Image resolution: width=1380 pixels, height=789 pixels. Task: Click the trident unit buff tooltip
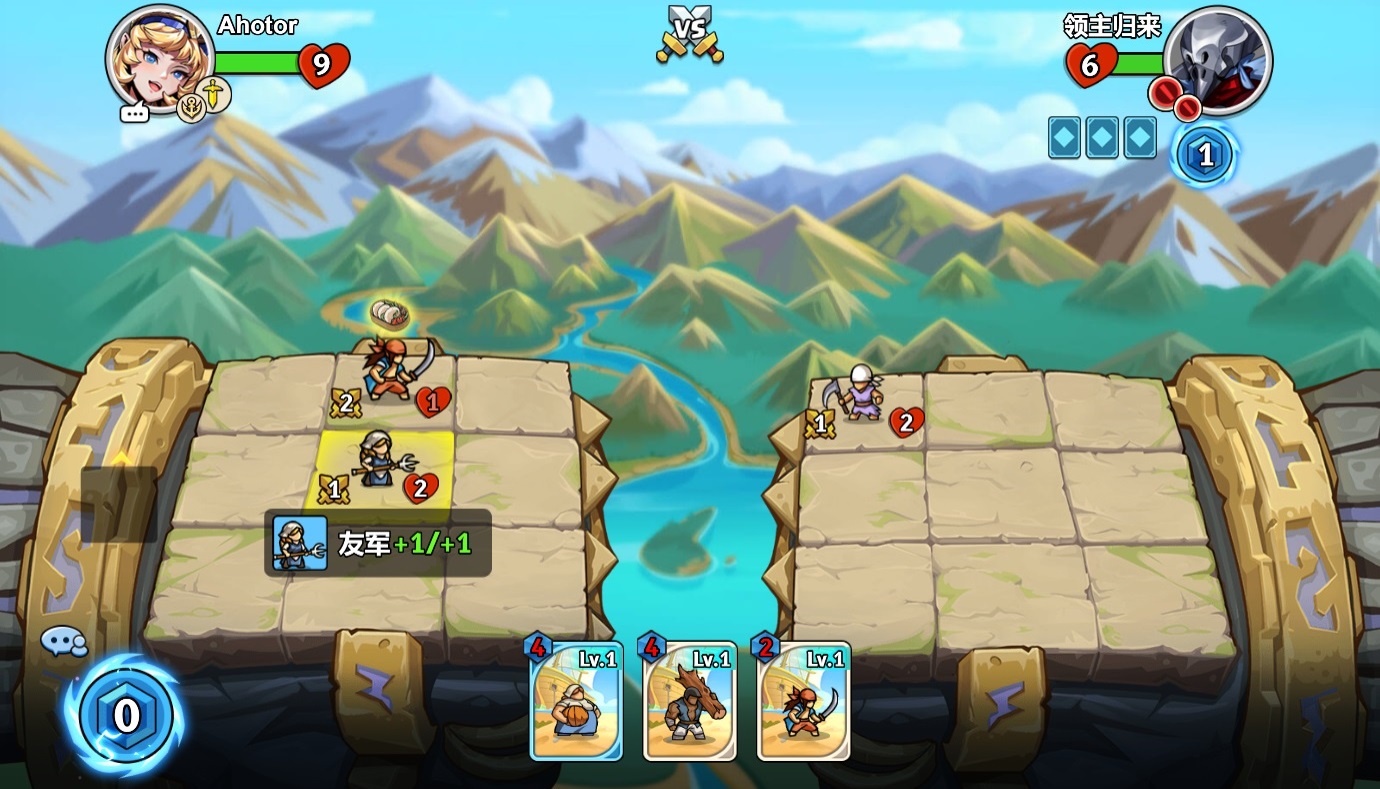click(x=378, y=543)
